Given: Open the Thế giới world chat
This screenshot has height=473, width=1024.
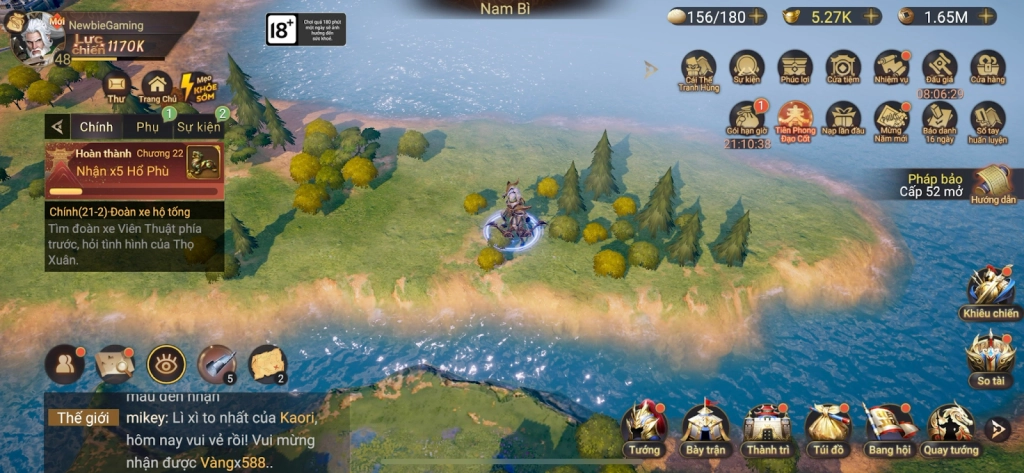Looking at the screenshot, I should point(81,417).
